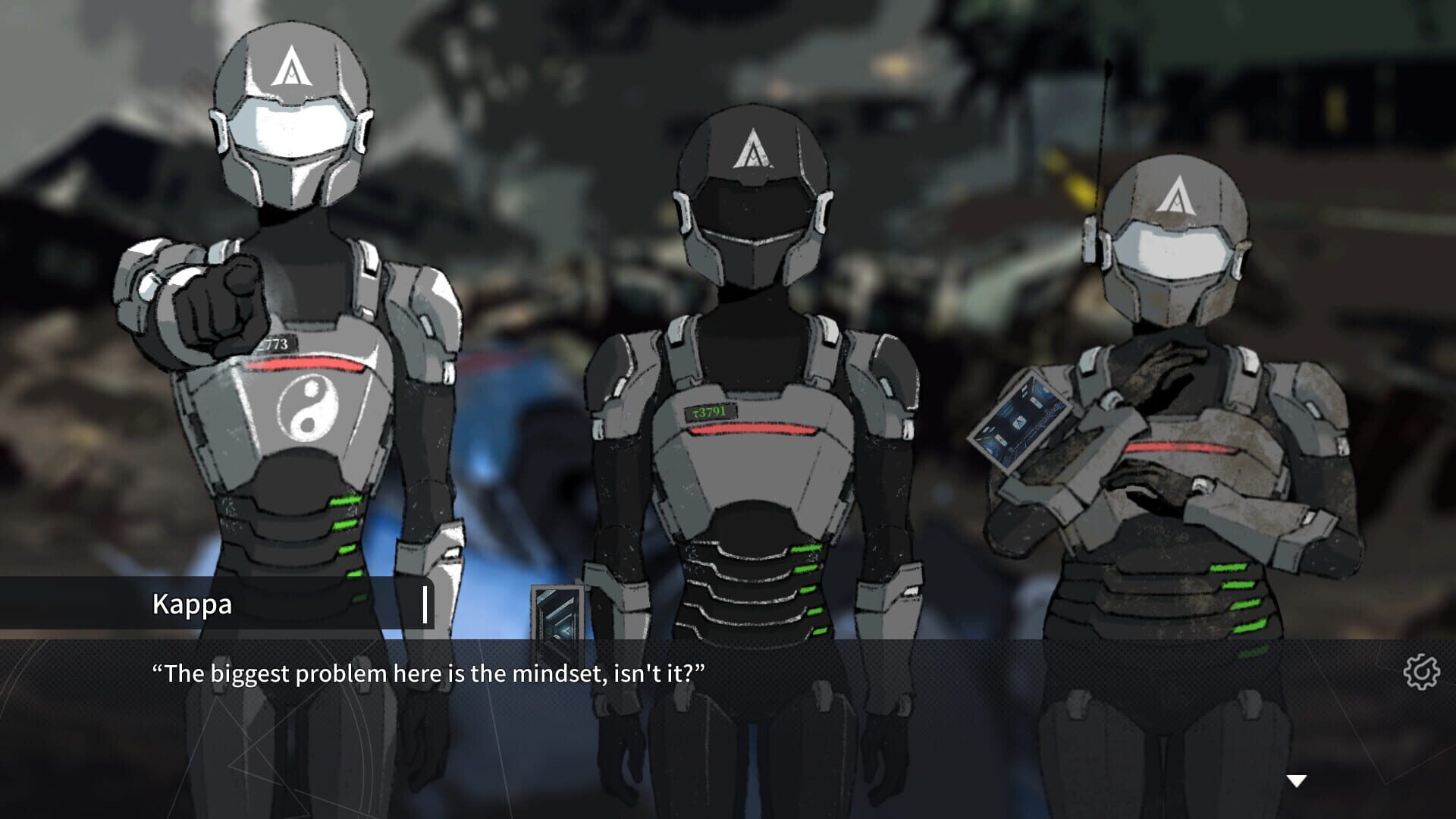Click the Kappa name plate
The height and width of the screenshot is (819, 1456).
(x=193, y=605)
